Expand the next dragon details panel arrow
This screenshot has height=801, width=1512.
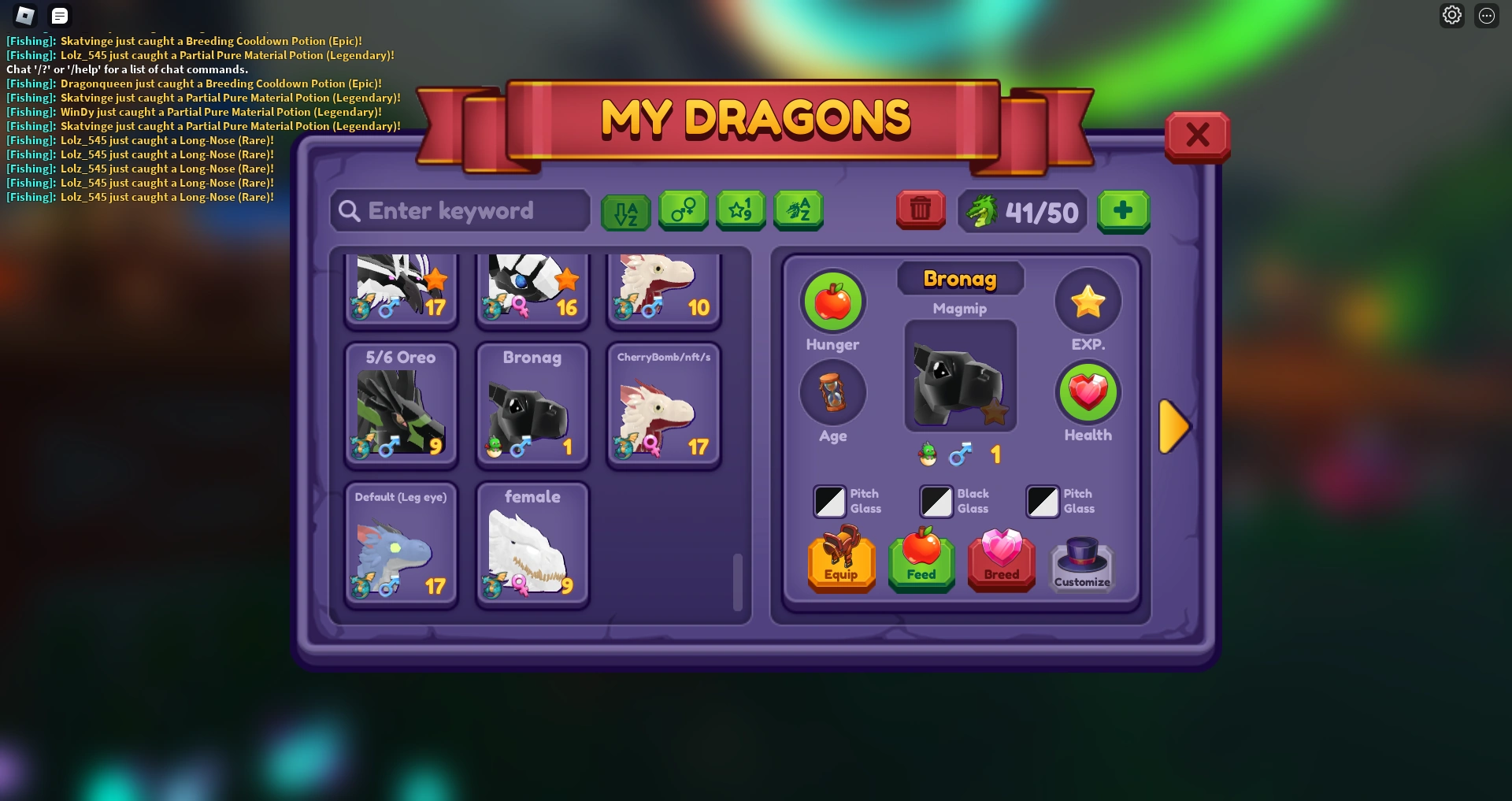1174,426
